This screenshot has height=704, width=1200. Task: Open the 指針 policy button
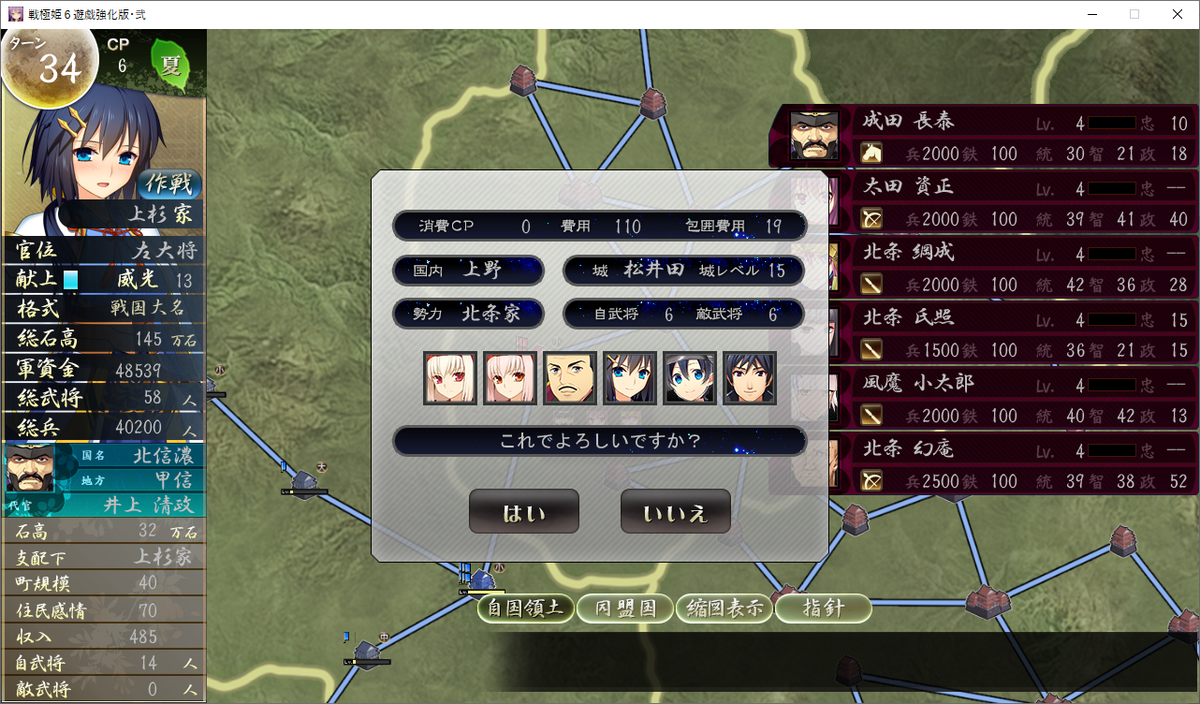coord(823,608)
